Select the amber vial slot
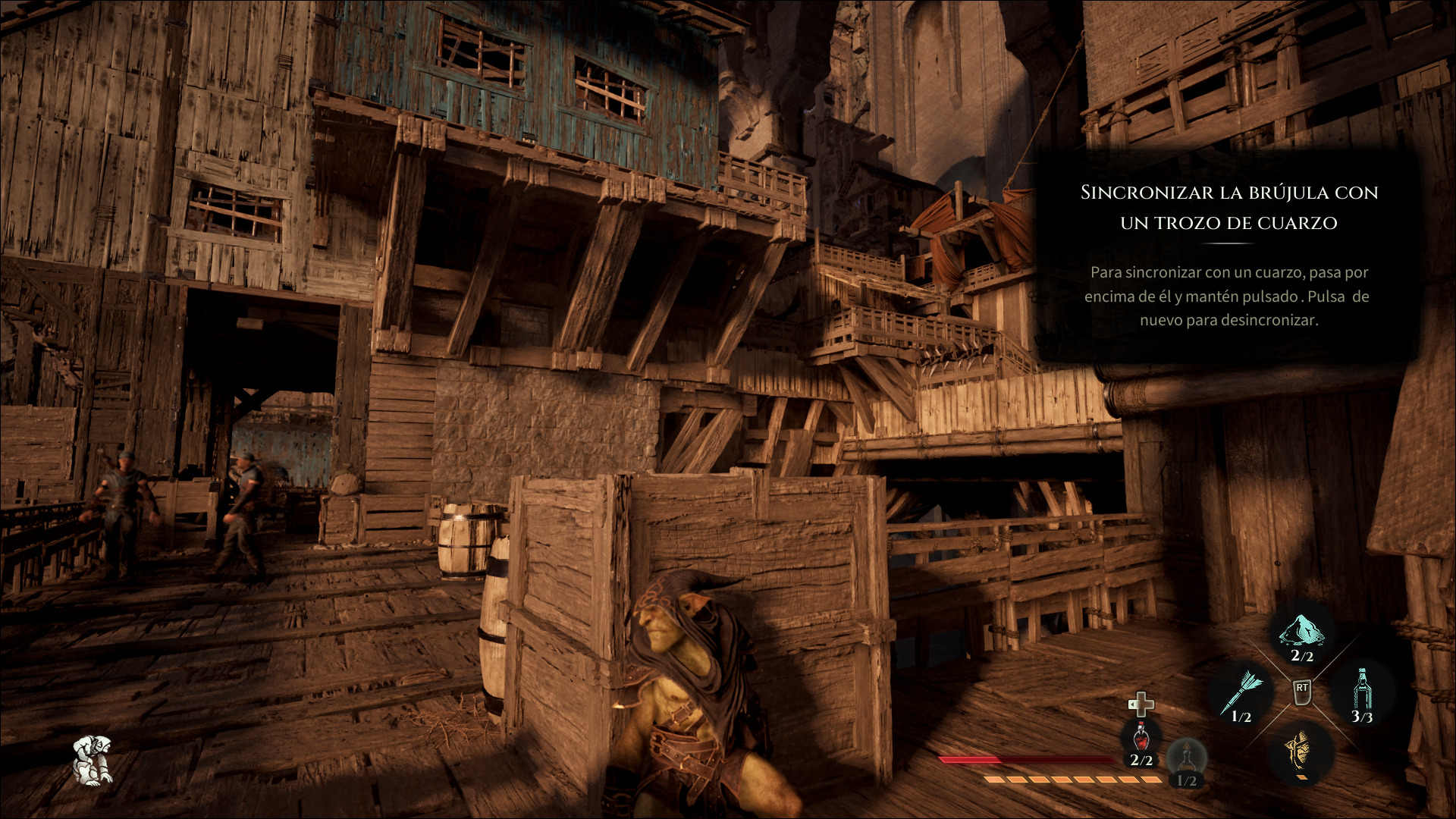1456x819 pixels. click(x=1186, y=761)
